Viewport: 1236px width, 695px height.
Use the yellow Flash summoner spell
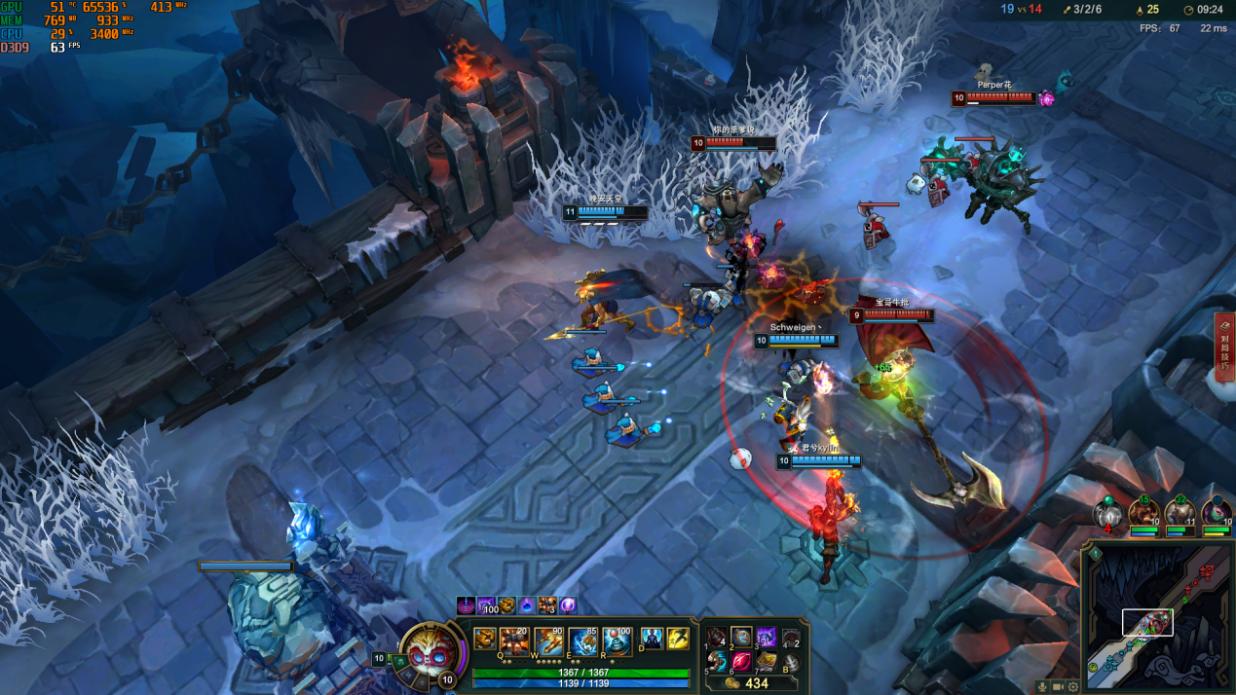(x=678, y=638)
